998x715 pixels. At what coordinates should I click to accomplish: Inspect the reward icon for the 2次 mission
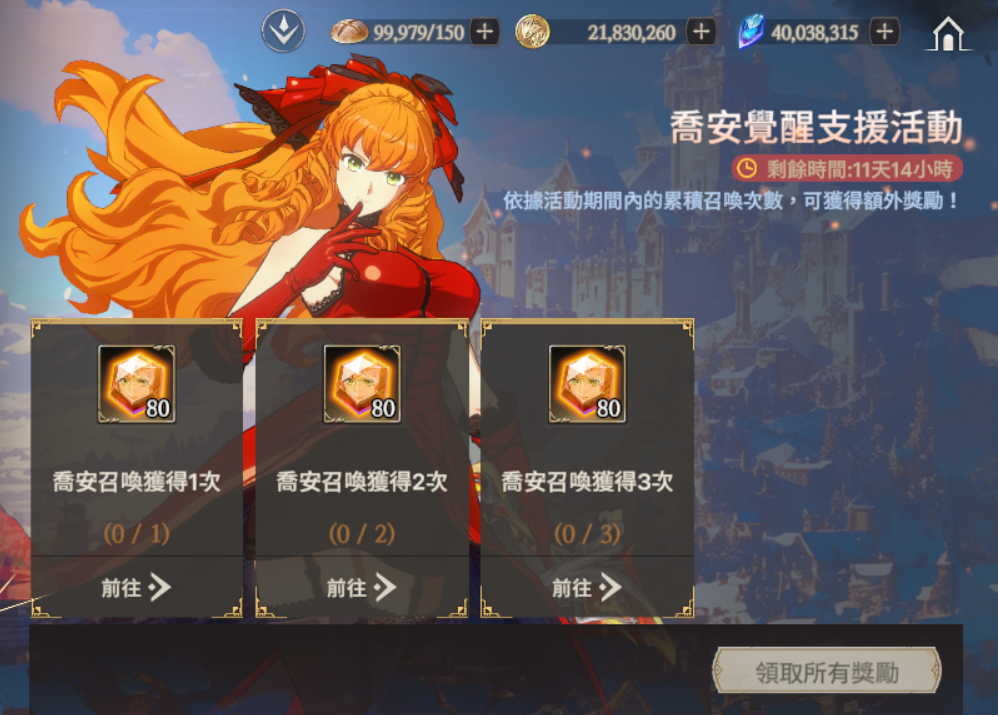point(362,384)
